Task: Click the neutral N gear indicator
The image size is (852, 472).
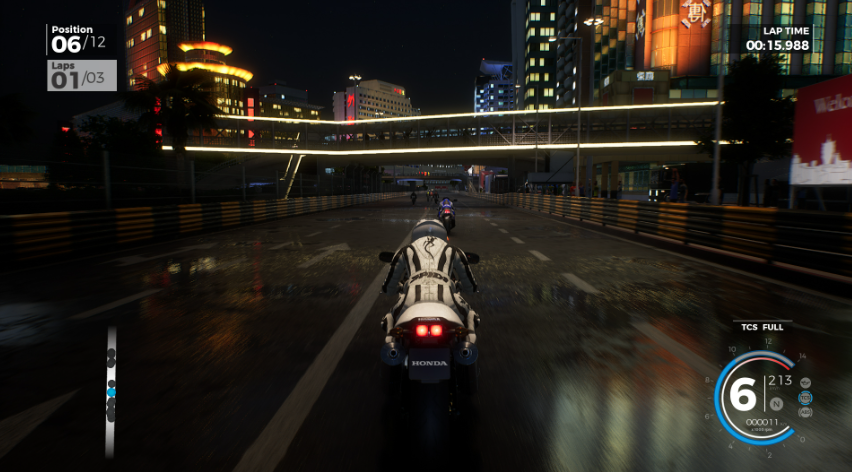Action: pos(776,404)
